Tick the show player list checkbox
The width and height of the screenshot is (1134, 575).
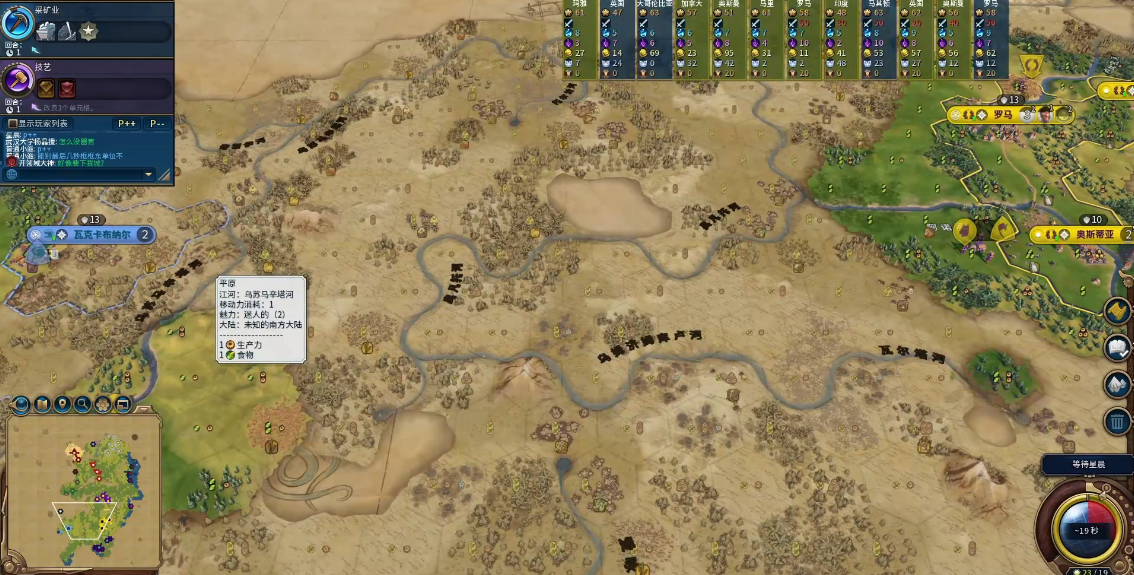(13, 123)
